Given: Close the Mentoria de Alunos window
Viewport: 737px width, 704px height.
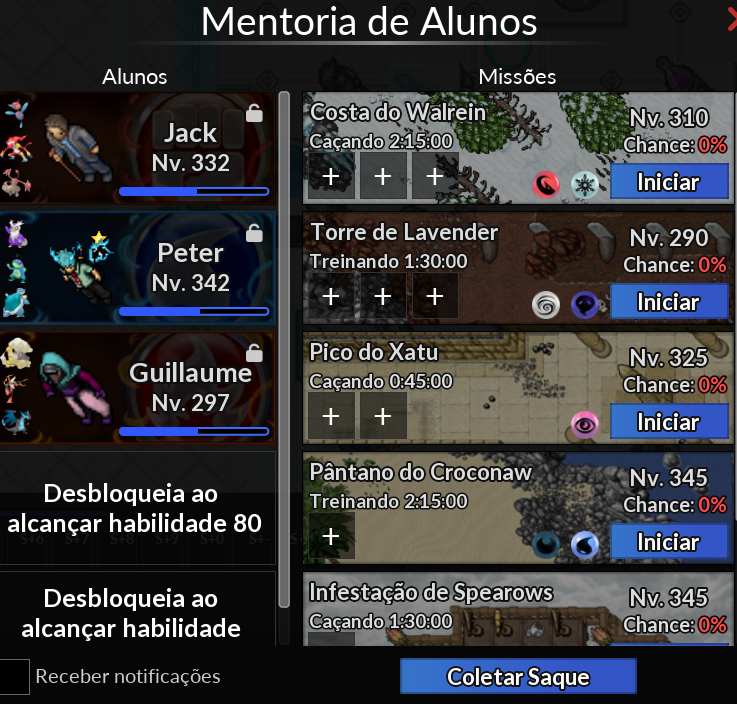Looking at the screenshot, I should tap(731, 20).
